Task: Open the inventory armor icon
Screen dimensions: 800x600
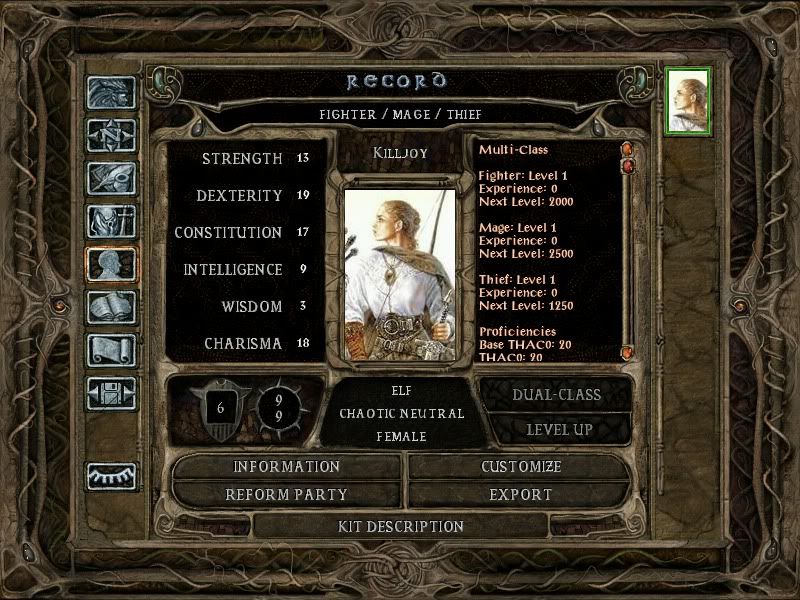Action: [x=111, y=221]
